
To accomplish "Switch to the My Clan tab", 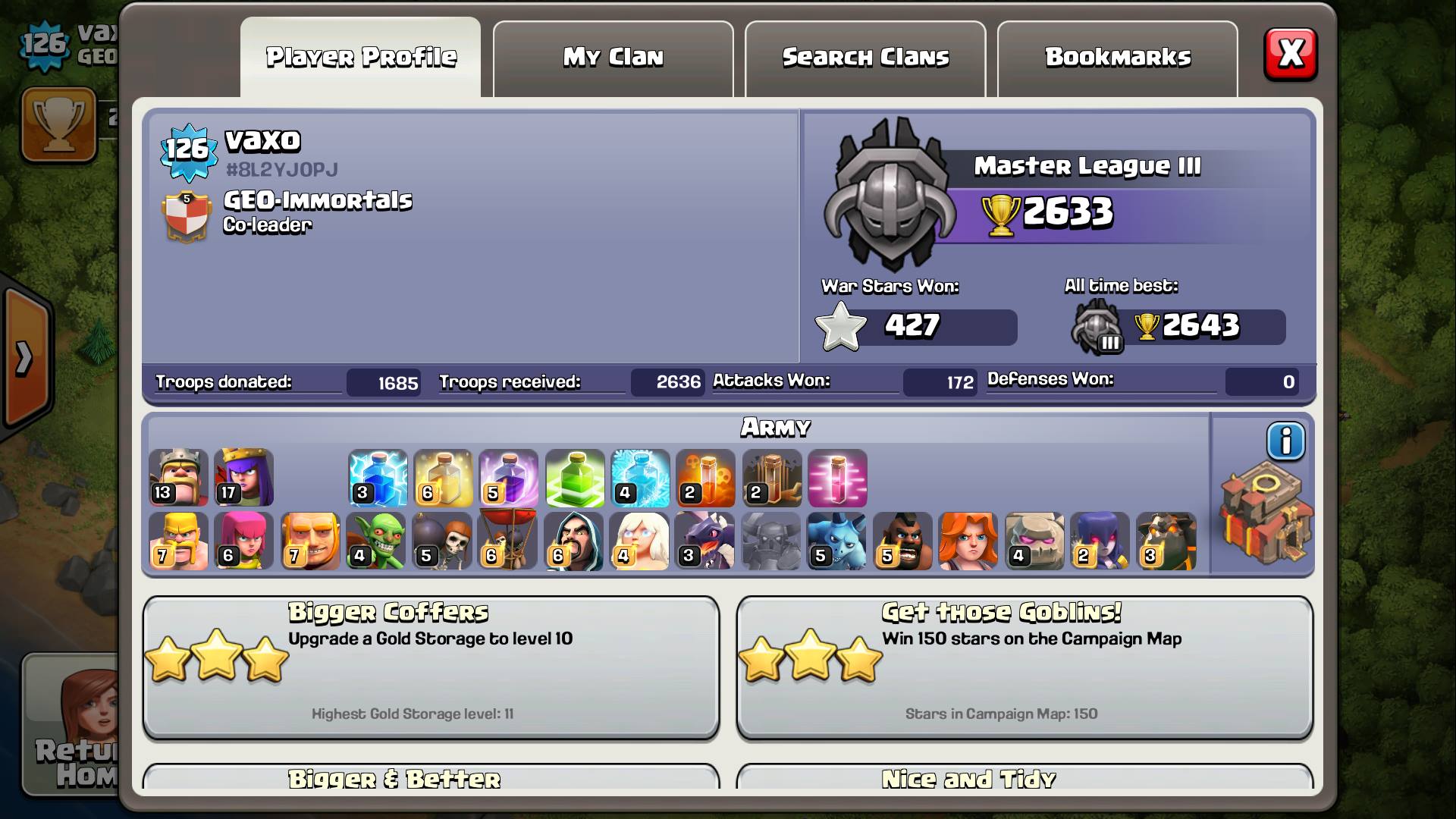I will (613, 58).
